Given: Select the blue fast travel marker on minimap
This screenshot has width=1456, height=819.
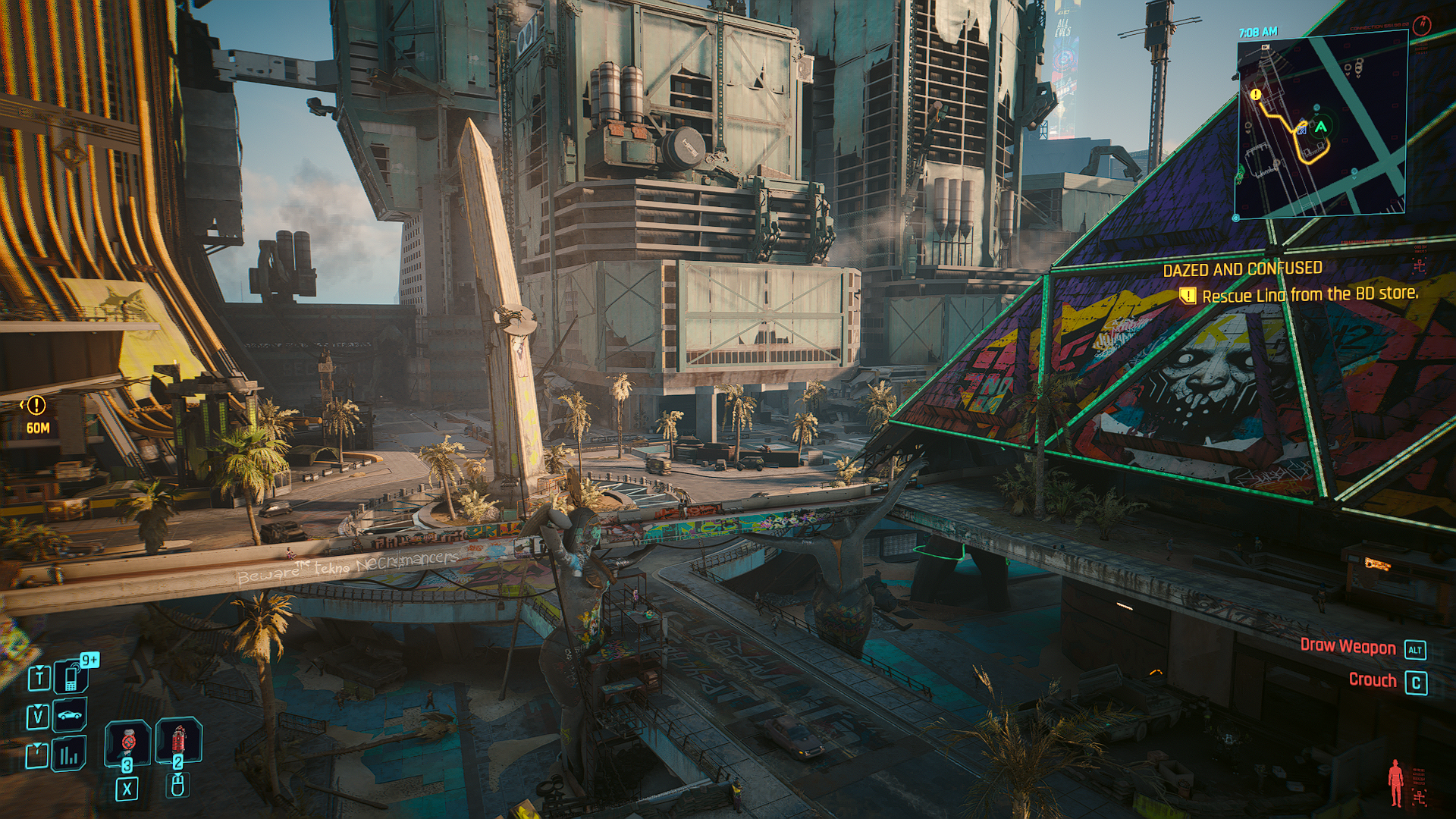Looking at the screenshot, I should pyautogui.click(x=1302, y=129).
